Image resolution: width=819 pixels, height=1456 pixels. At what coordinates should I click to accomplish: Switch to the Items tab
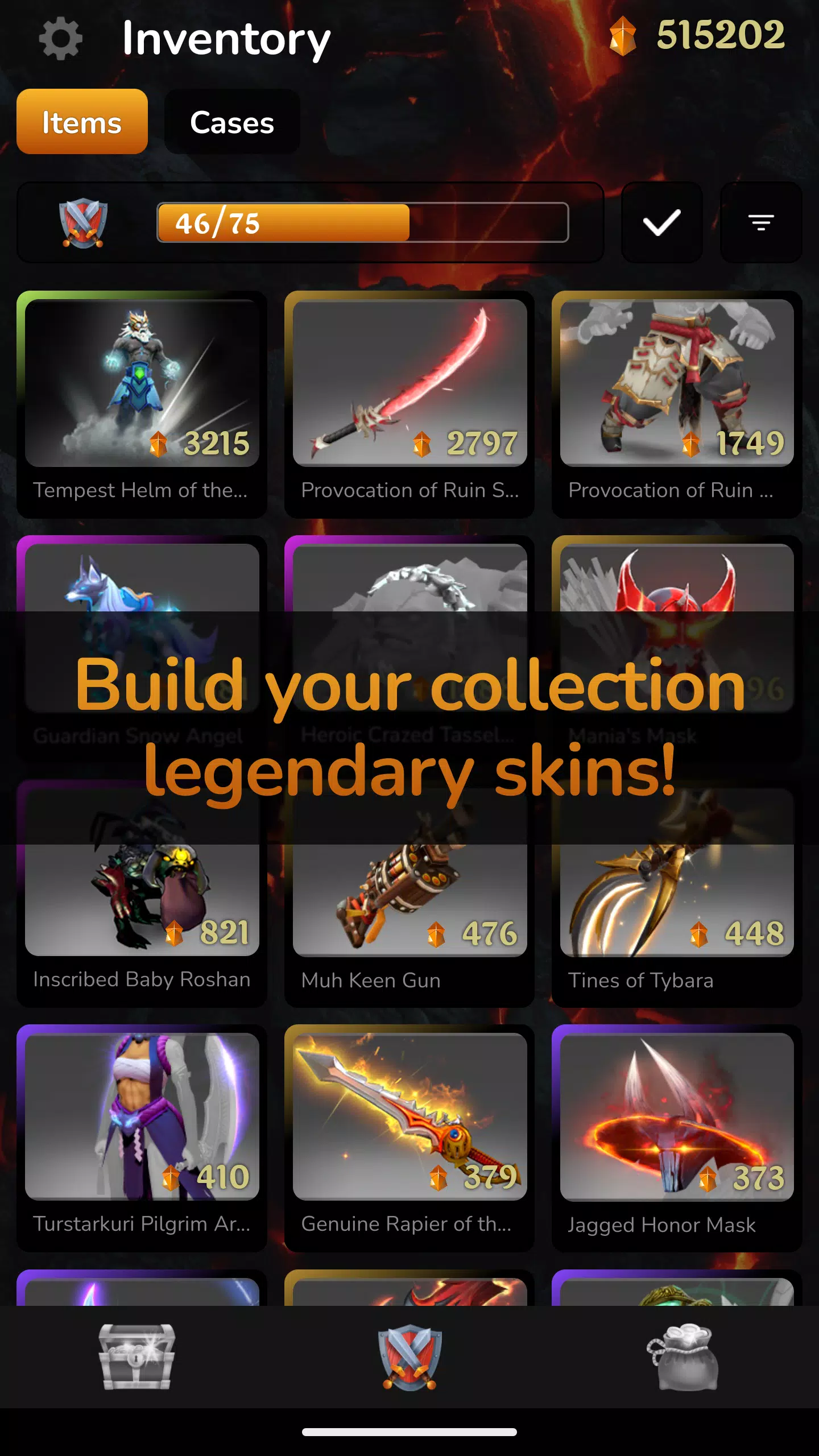tap(82, 122)
